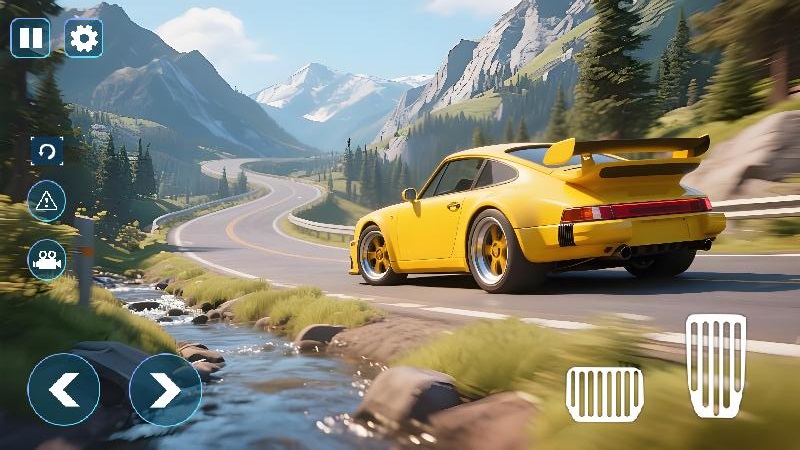Open the gear settings menu
The width and height of the screenshot is (800, 450).
pos(84,38)
